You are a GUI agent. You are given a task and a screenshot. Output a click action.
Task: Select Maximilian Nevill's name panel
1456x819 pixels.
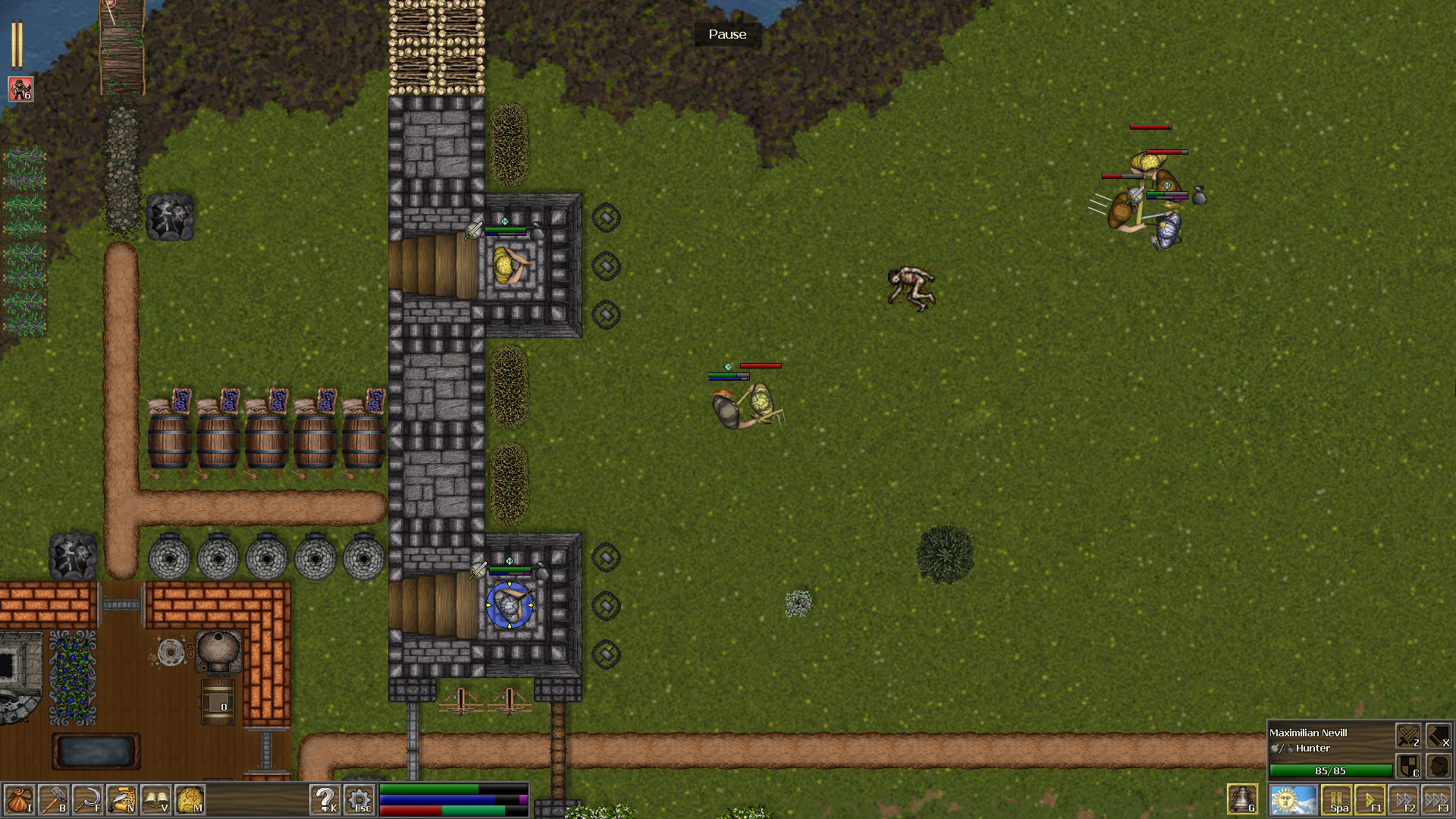click(x=1308, y=733)
